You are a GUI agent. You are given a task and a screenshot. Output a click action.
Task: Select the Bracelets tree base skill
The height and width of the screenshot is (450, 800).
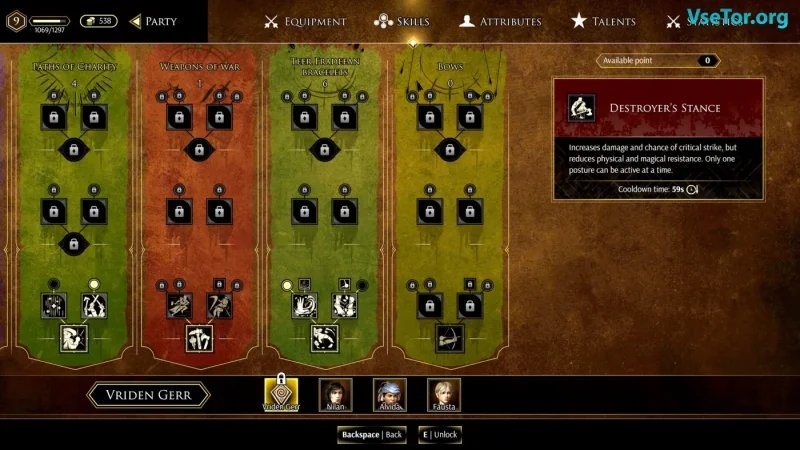[x=324, y=339]
